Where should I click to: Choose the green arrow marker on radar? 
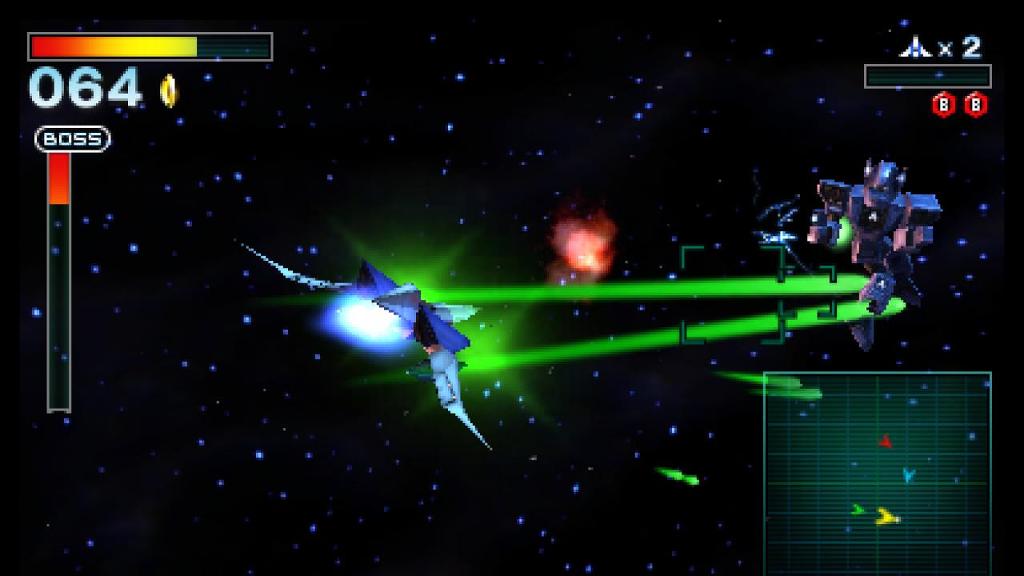(x=858, y=509)
